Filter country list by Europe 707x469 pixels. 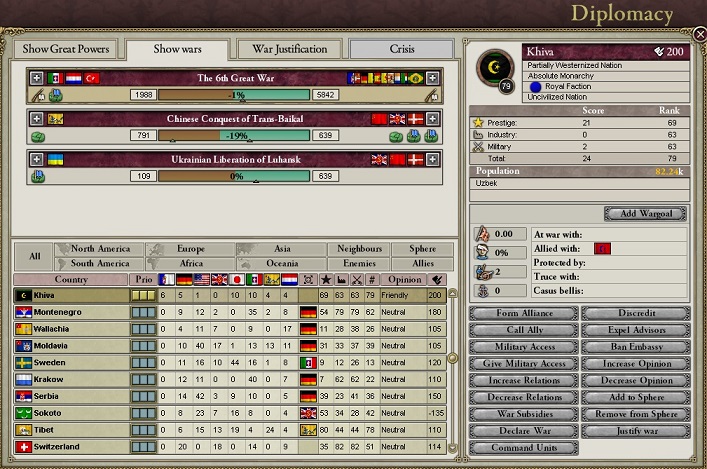pos(190,249)
